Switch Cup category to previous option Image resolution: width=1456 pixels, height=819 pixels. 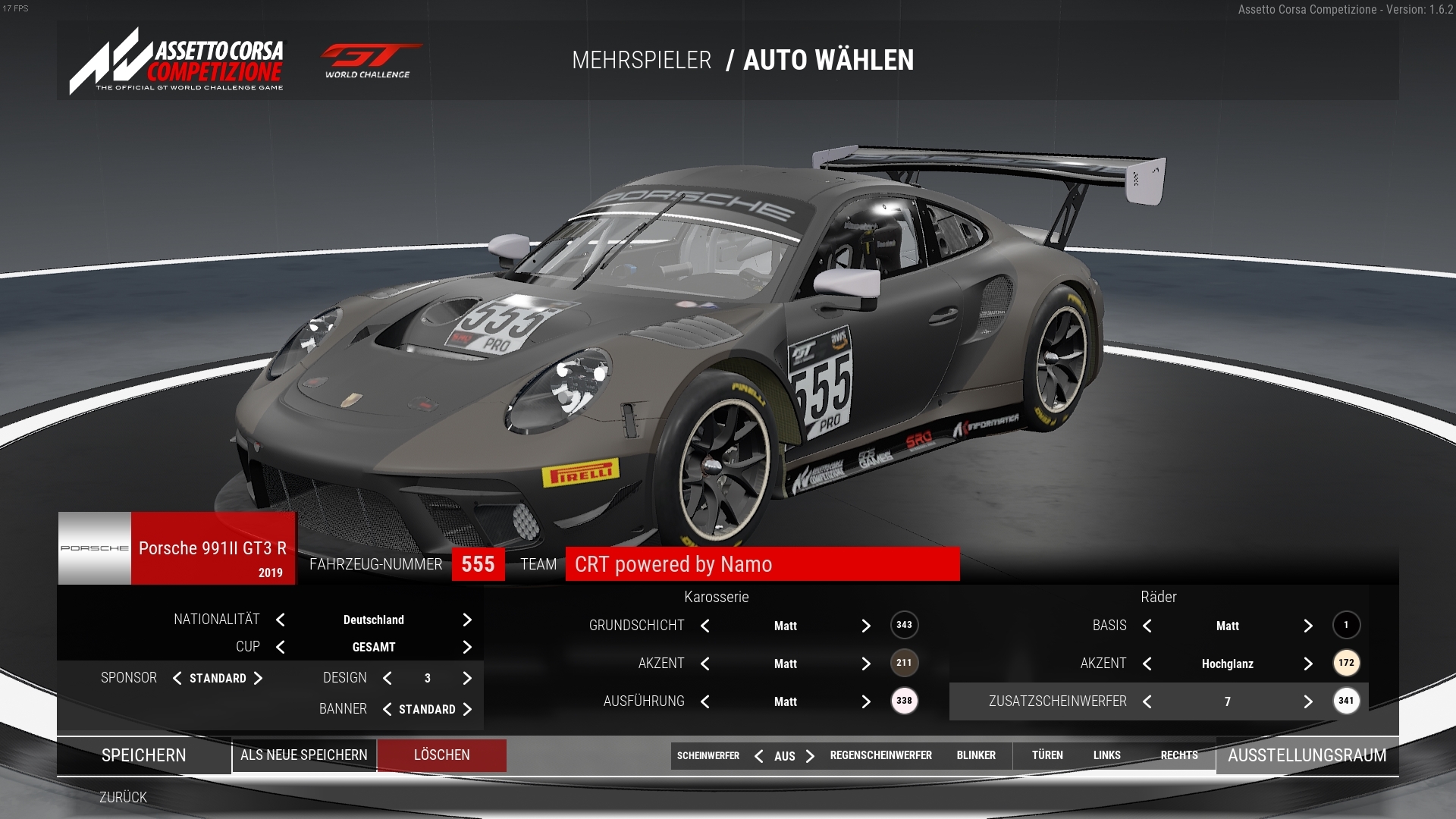[281, 647]
